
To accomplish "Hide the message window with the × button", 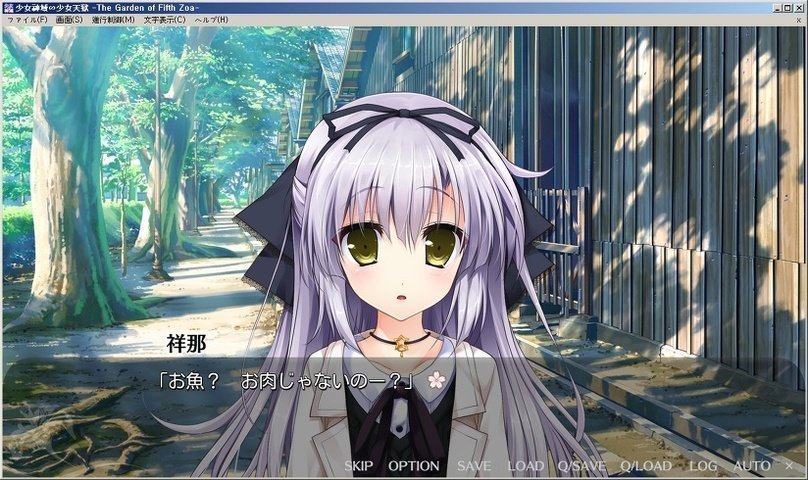I will [x=787, y=466].
